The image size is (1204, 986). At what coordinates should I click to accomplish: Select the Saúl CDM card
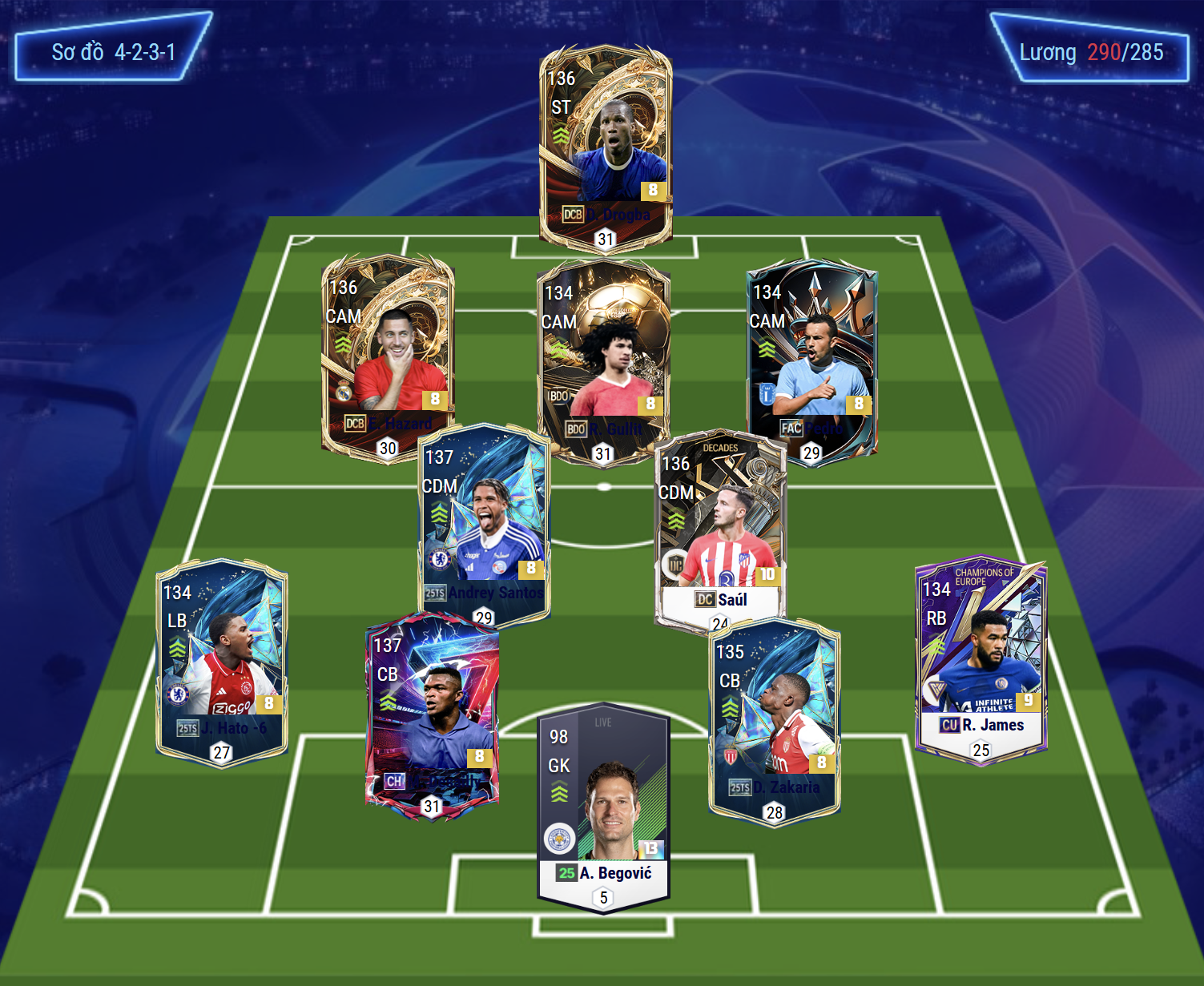720,529
